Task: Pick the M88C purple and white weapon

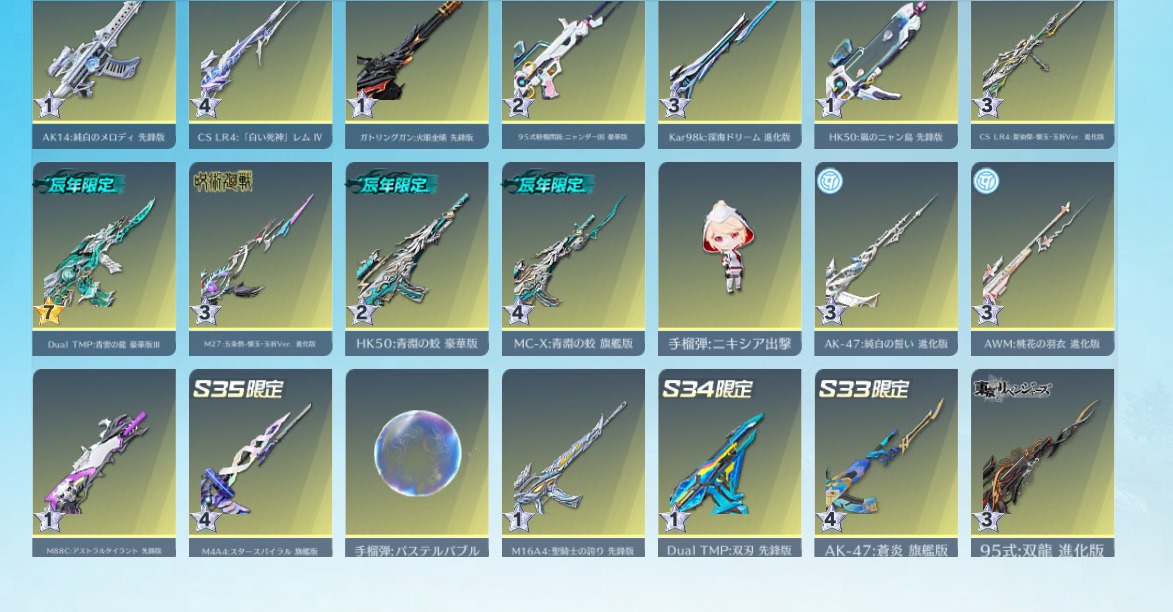Action: (x=104, y=460)
